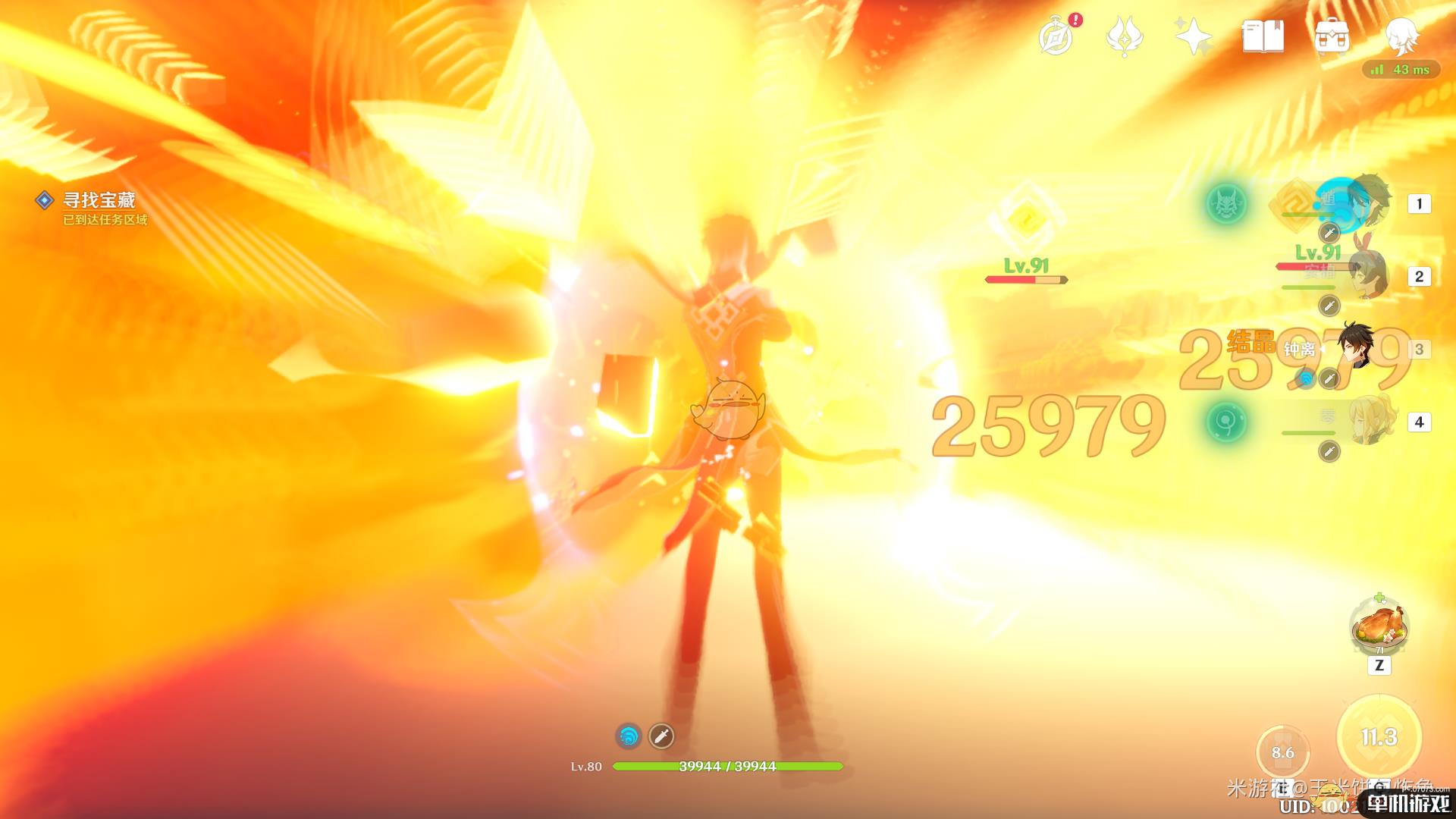Viewport: 1456px width, 819px height.
Task: Select the 寻找宝藏 quest tracker
Action: click(x=99, y=200)
